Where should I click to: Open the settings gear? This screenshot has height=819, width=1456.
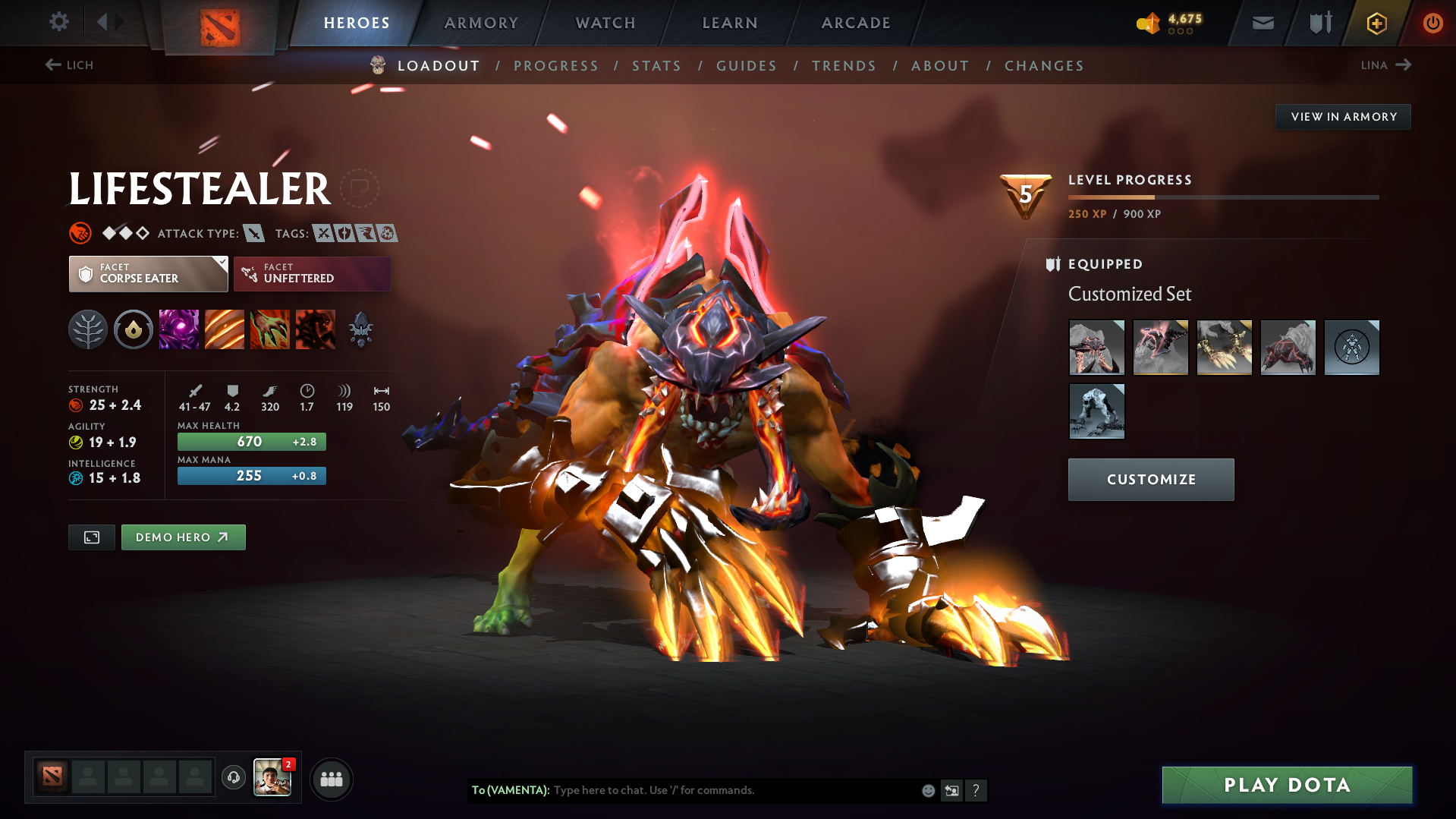click(x=58, y=22)
